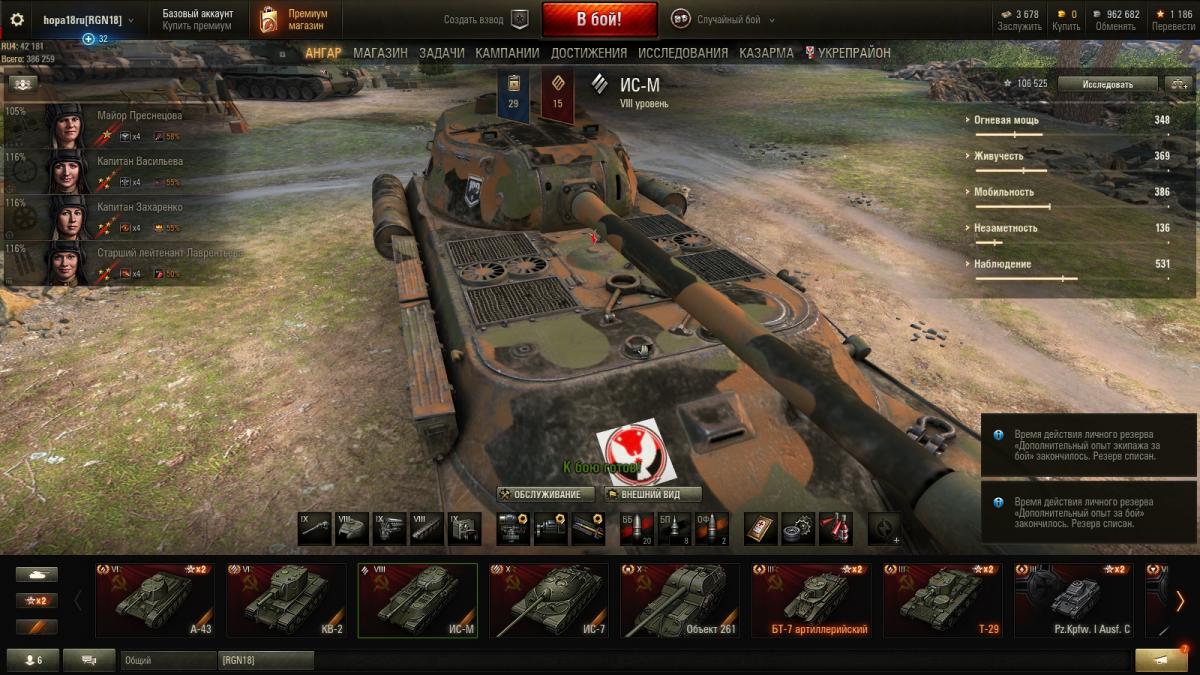Open the ВНЕШНИЙ ВИД customization
Image resolution: width=1200 pixels, height=675 pixels.
[x=652, y=494]
